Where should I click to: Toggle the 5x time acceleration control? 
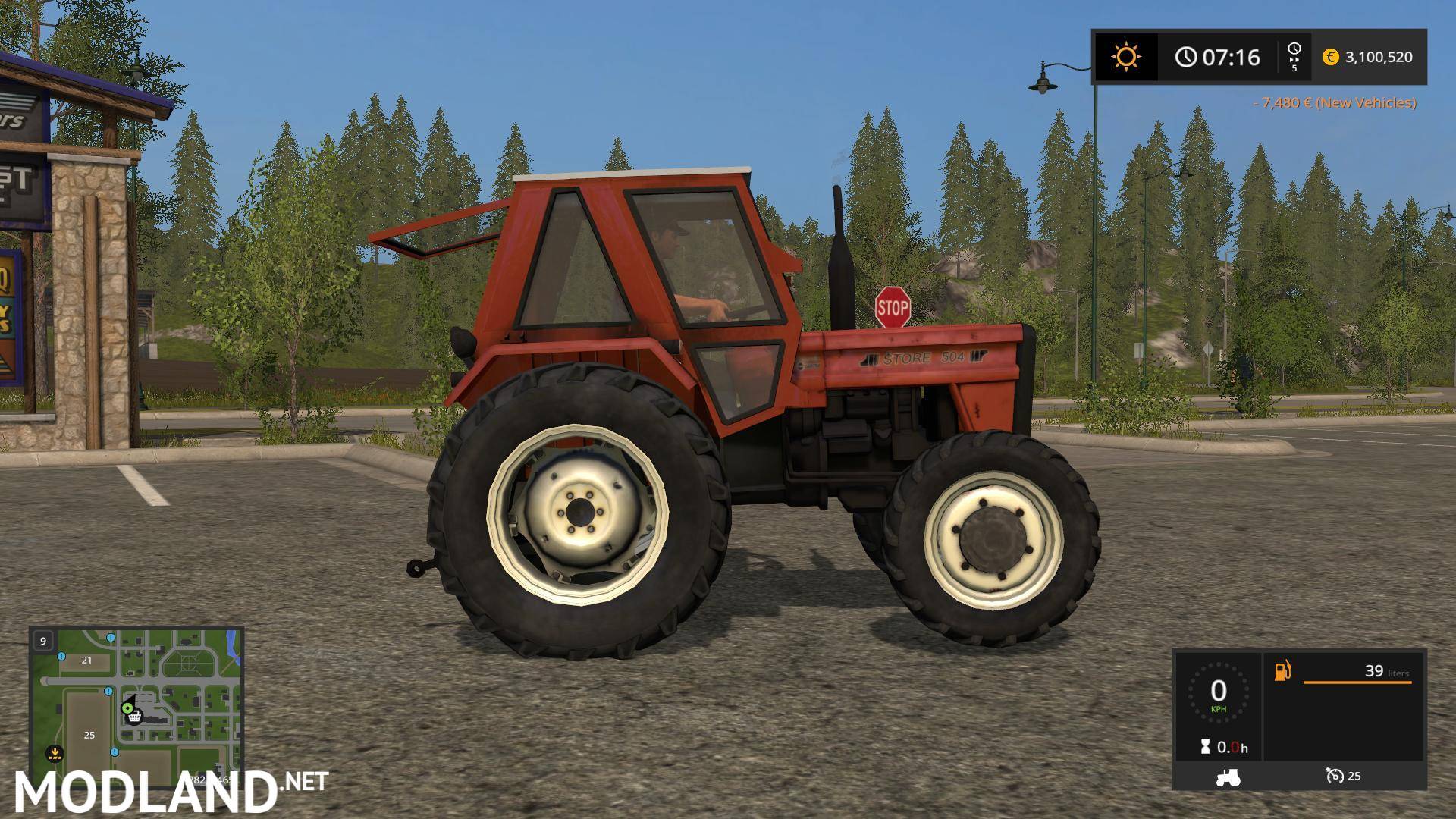[1294, 56]
